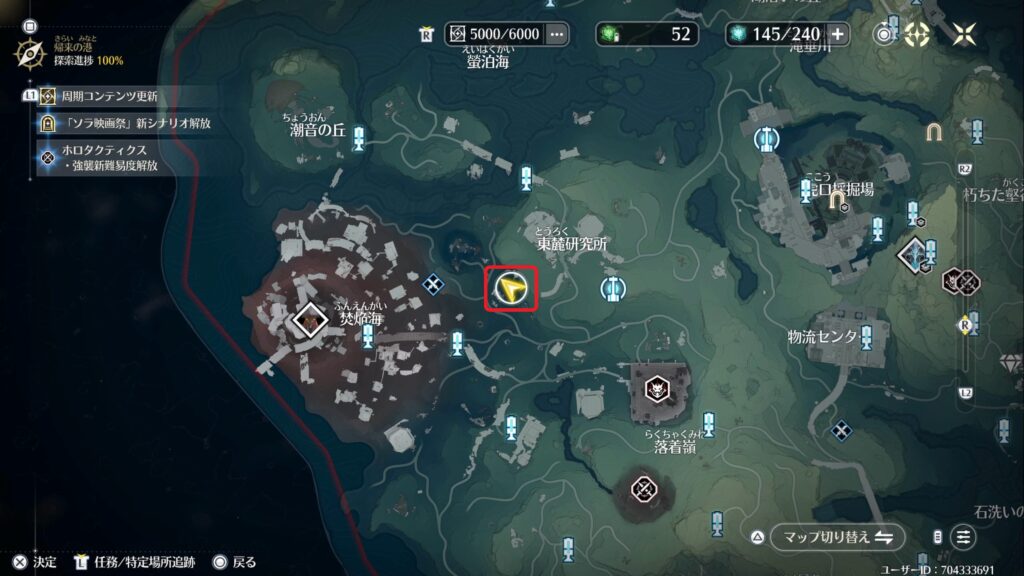Viewport: 1024px width, 576px height.
Task: Select the circular challenge marker south of 落着嶺
Action: (643, 489)
